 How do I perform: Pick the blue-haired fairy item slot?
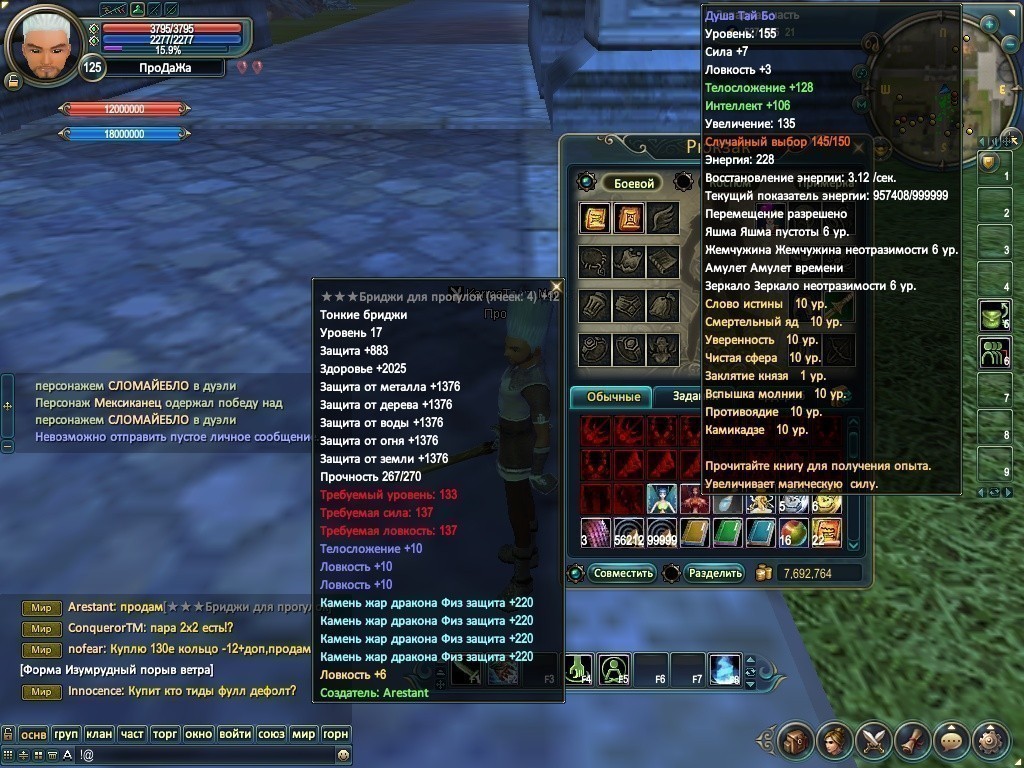tap(661, 498)
